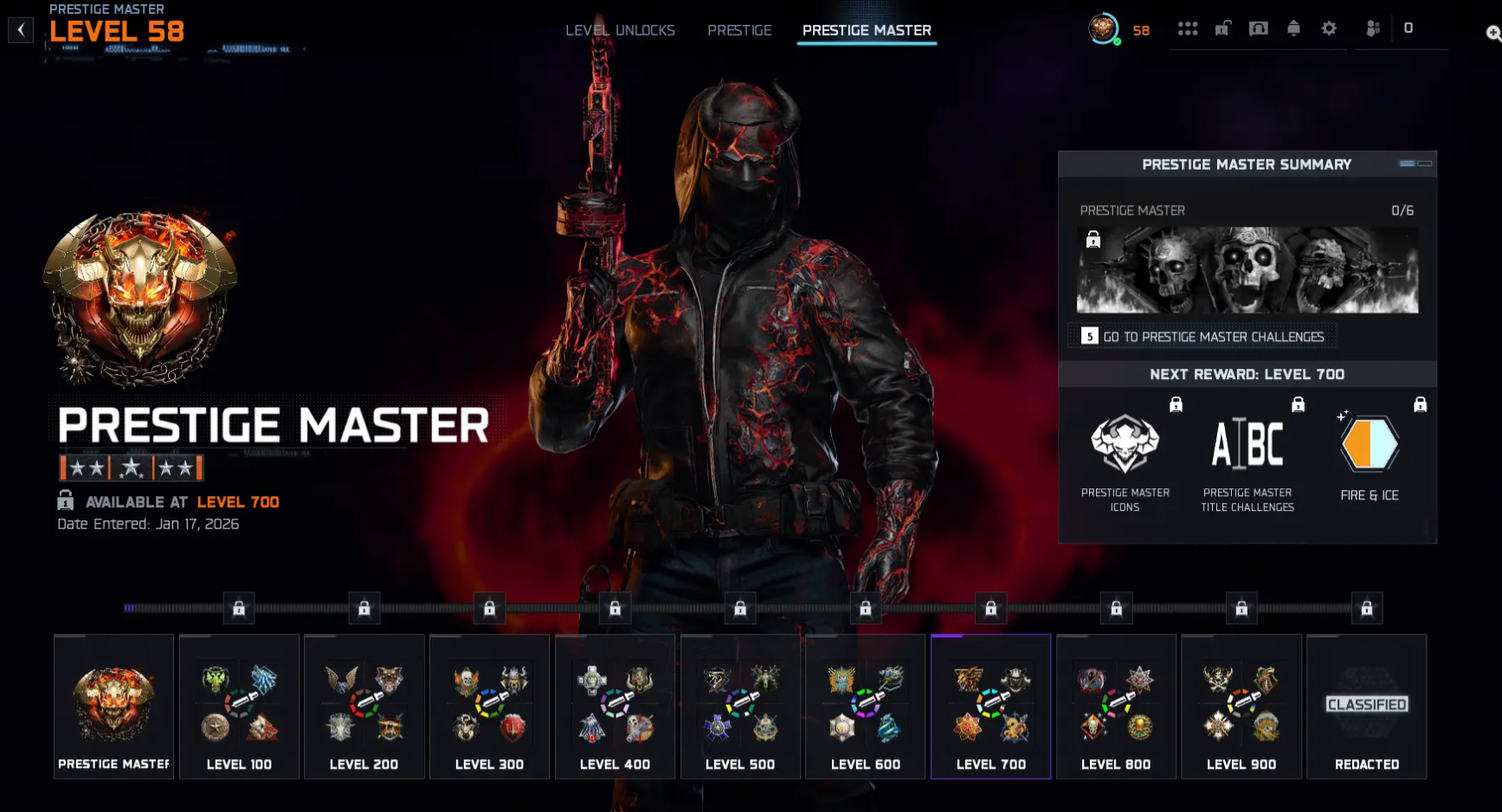The width and height of the screenshot is (1502, 812).
Task: Open the settings gear icon
Action: [x=1329, y=29]
